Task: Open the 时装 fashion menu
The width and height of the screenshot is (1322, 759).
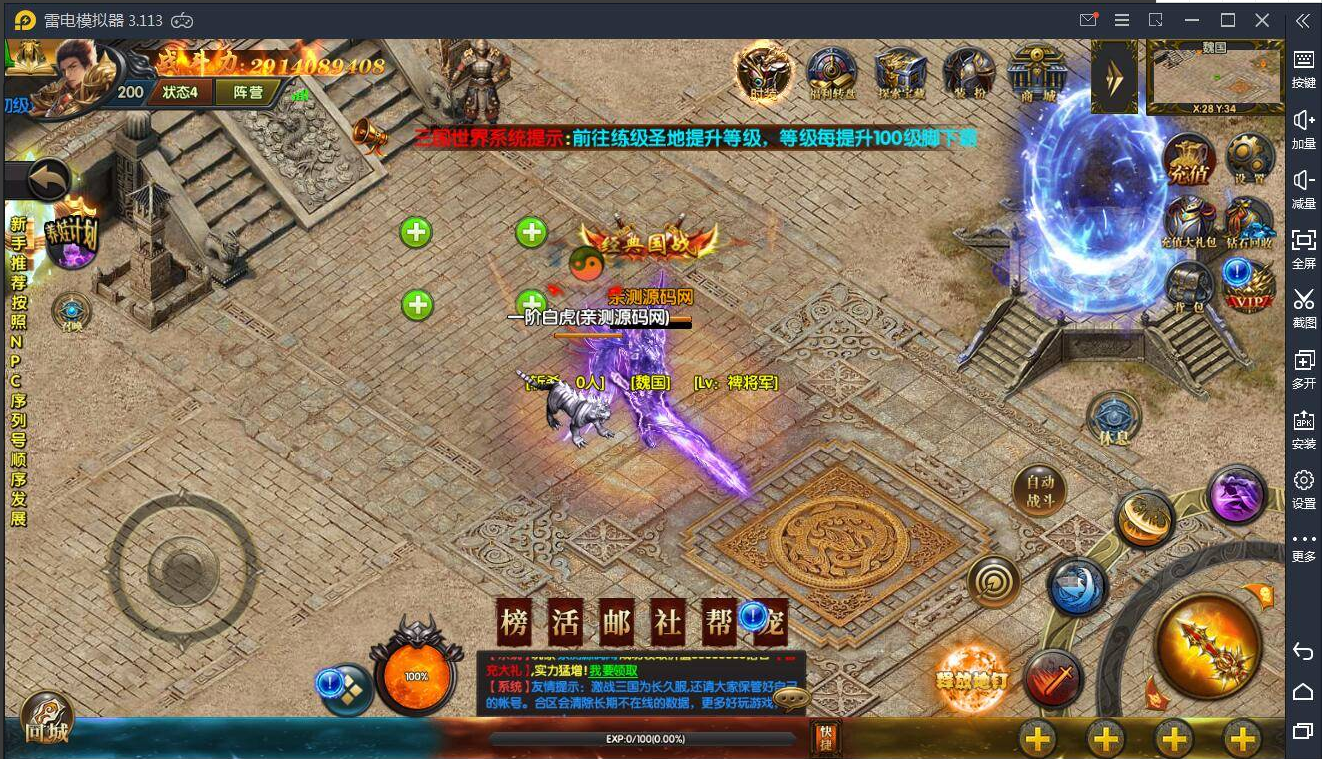Action: pyautogui.click(x=765, y=72)
